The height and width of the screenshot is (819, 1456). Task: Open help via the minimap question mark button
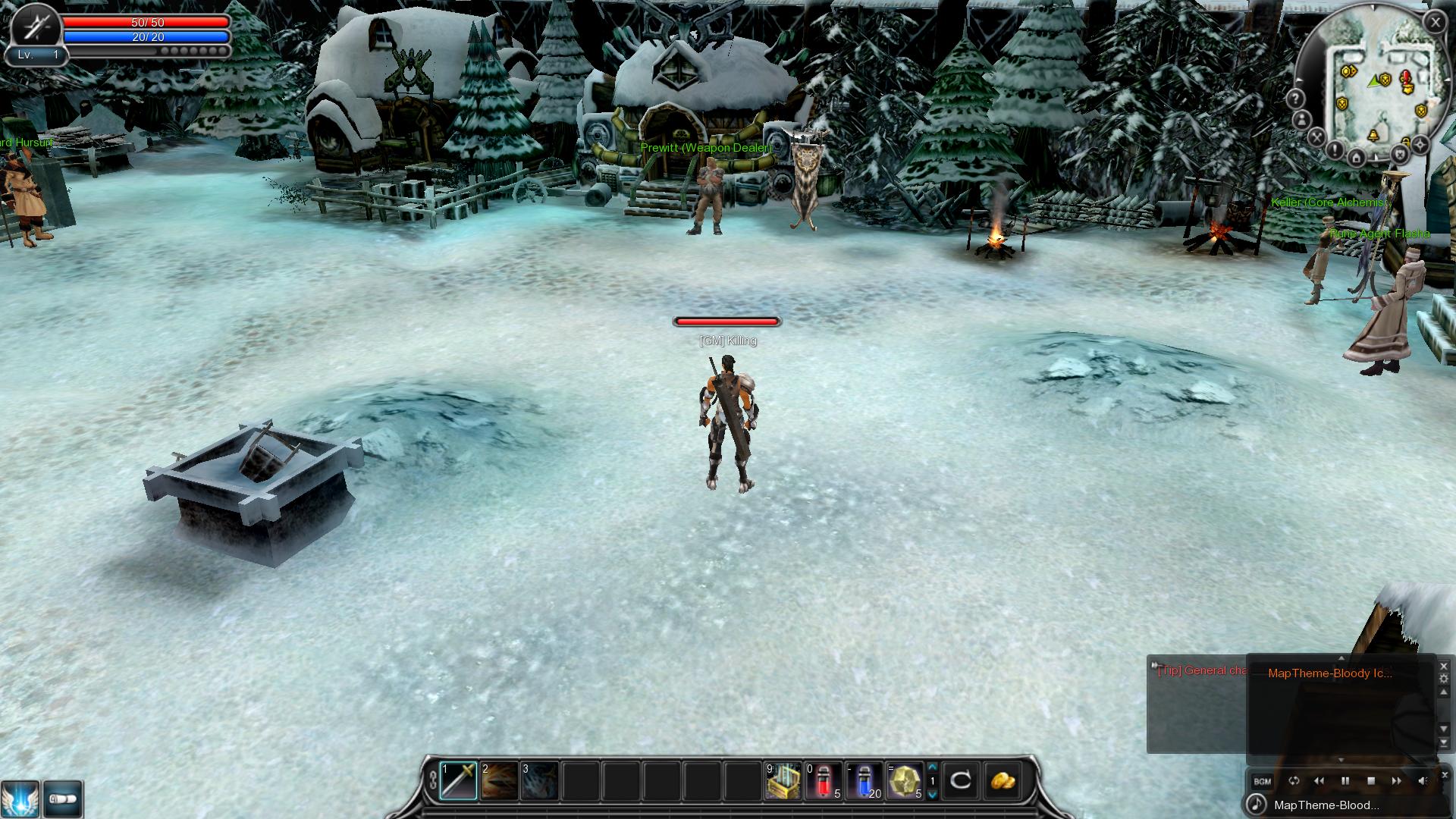click(x=1295, y=99)
